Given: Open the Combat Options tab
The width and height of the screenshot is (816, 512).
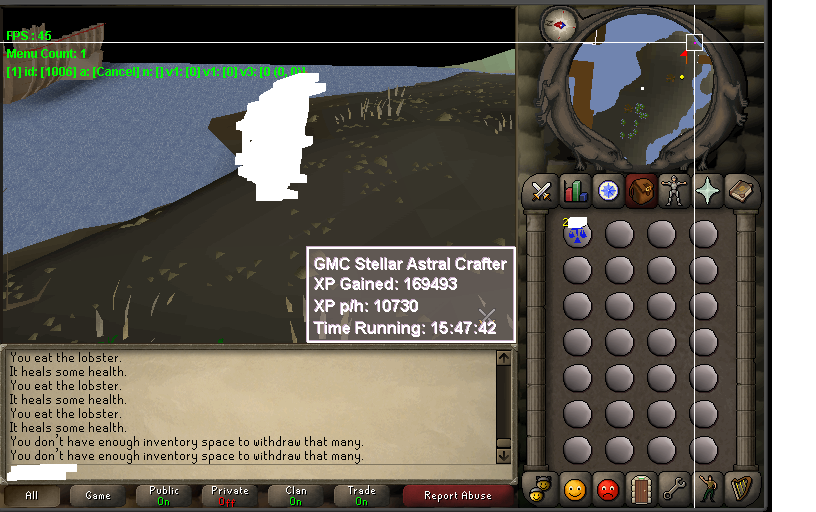Looking at the screenshot, I should pyautogui.click(x=542, y=190).
